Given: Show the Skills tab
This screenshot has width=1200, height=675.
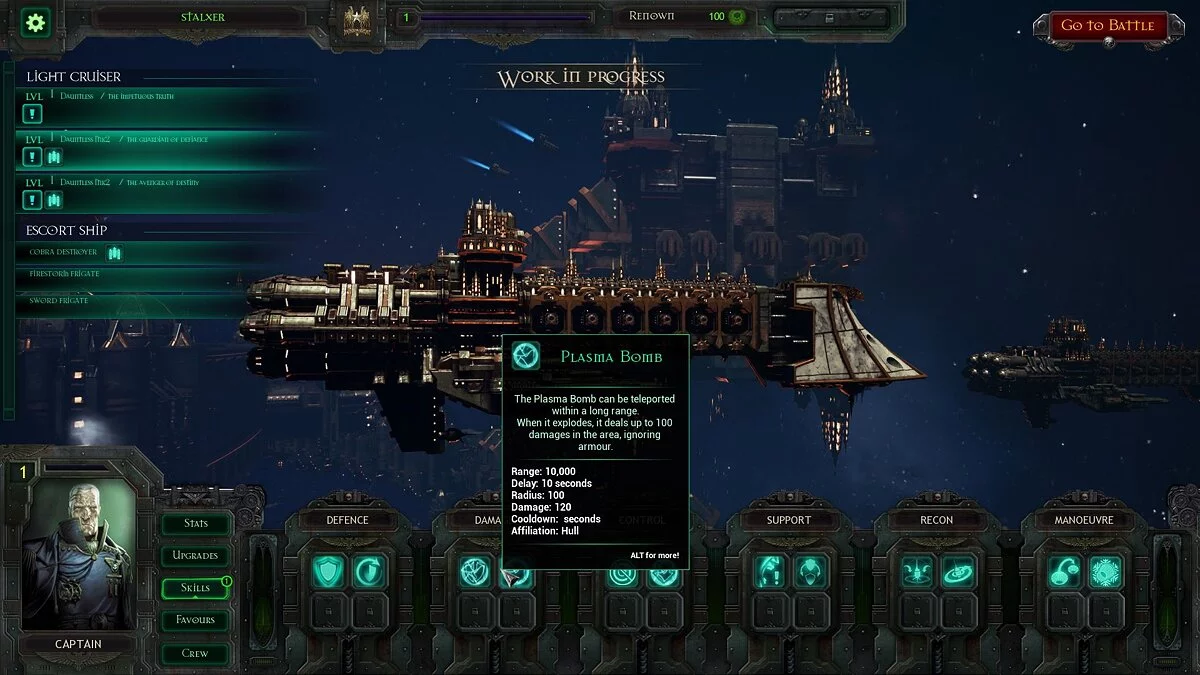Looking at the screenshot, I should tap(196, 588).
